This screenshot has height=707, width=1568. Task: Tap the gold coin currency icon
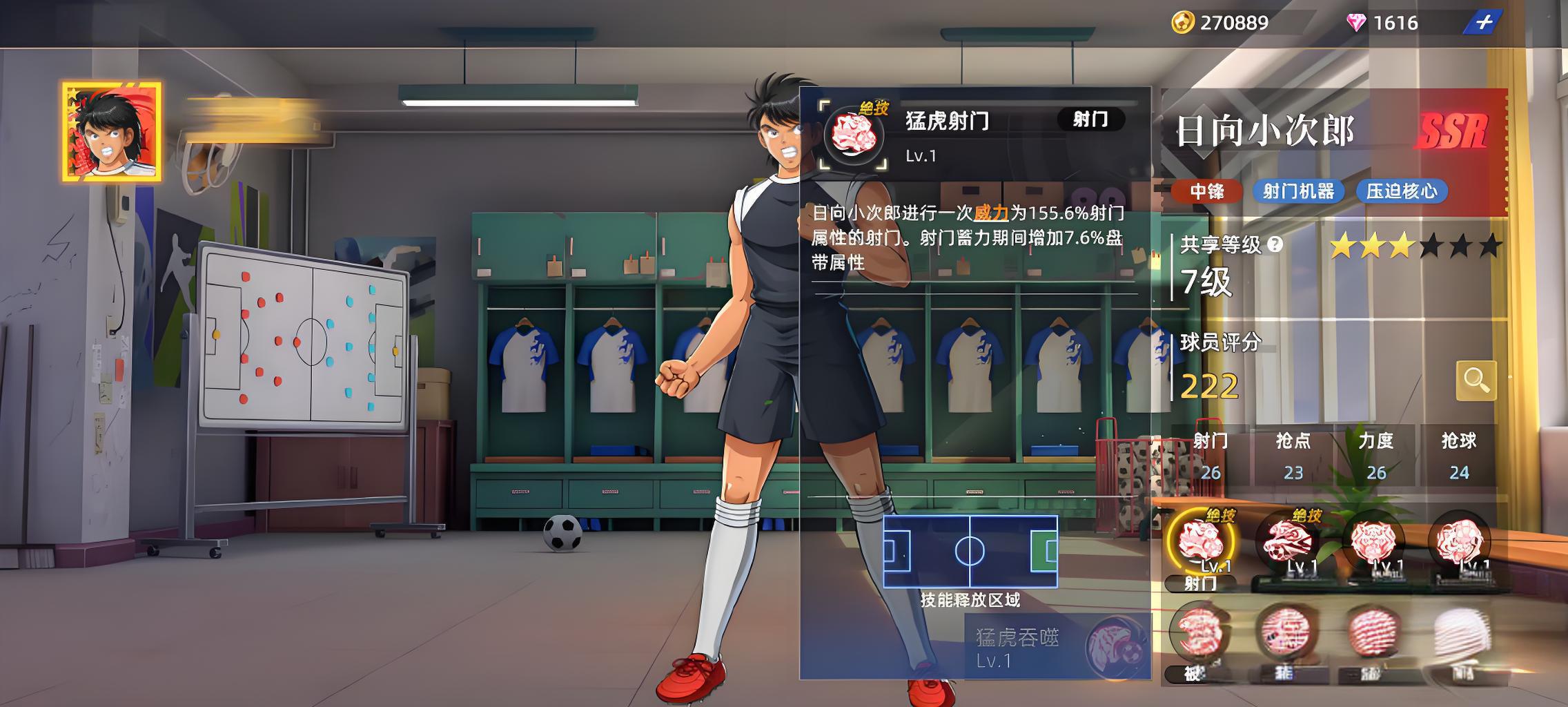(x=1182, y=23)
